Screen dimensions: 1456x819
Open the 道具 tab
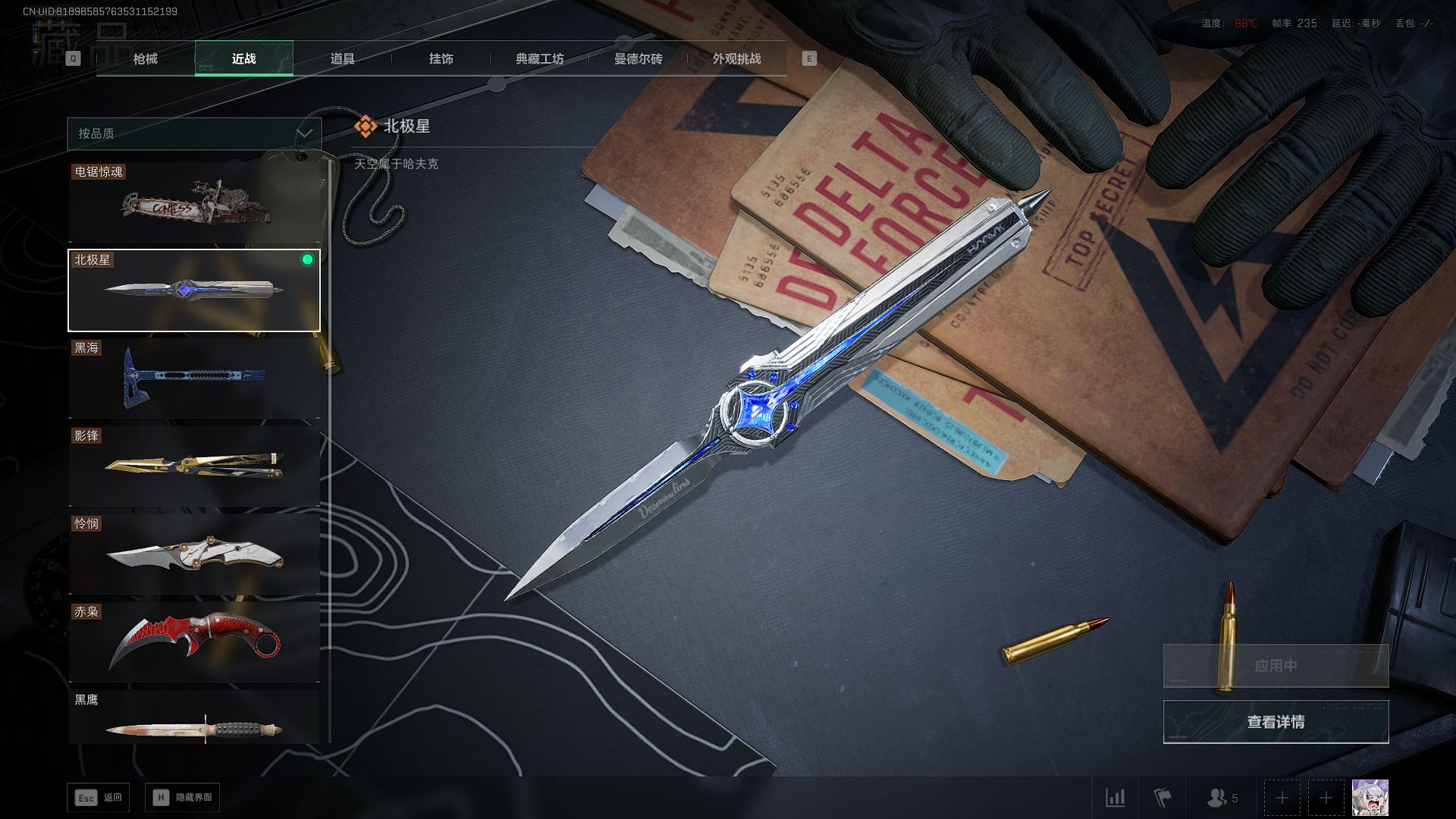point(343,59)
